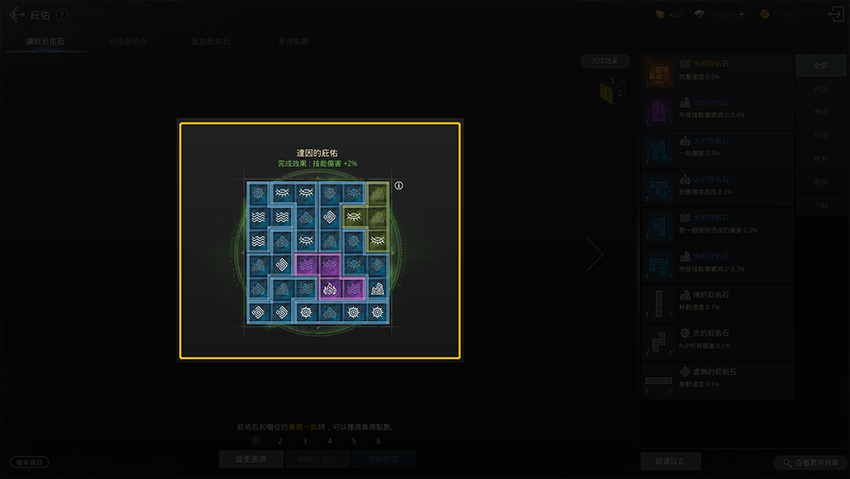850x479 pixels.
Task: Open the 庇佑 help question mark
Action: 62,15
